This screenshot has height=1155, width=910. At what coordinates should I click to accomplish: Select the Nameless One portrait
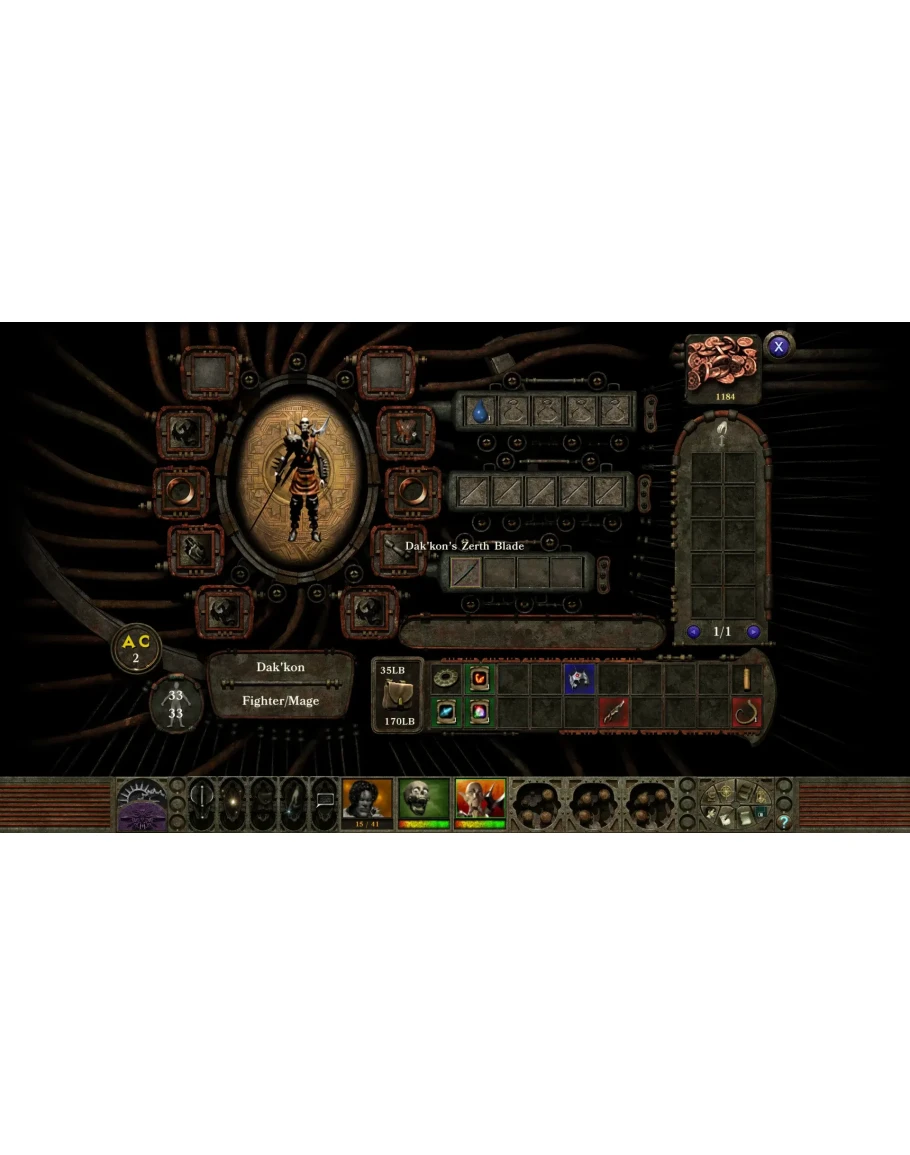367,802
